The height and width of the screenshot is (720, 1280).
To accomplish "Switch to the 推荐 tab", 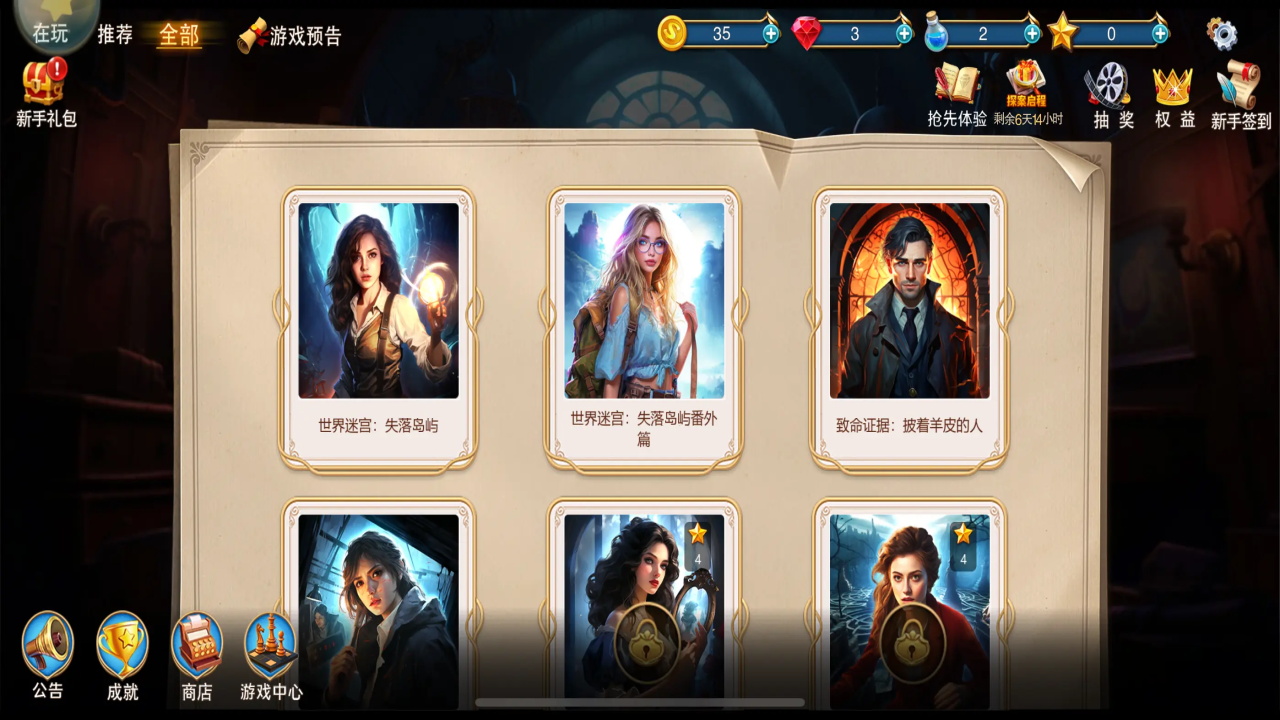I will coord(115,35).
